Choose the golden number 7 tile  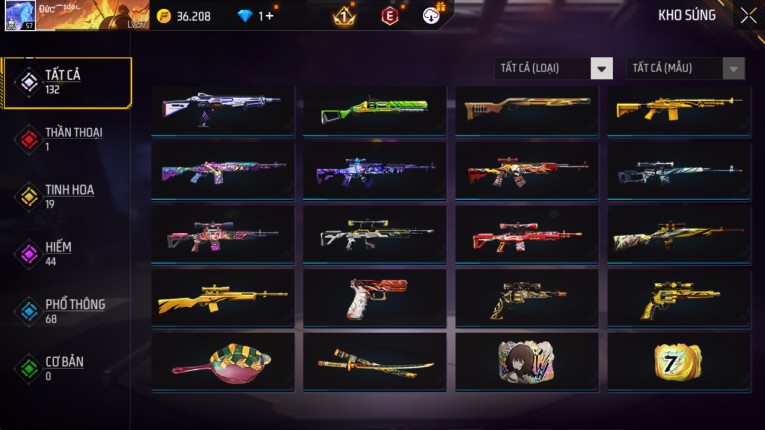(679, 362)
